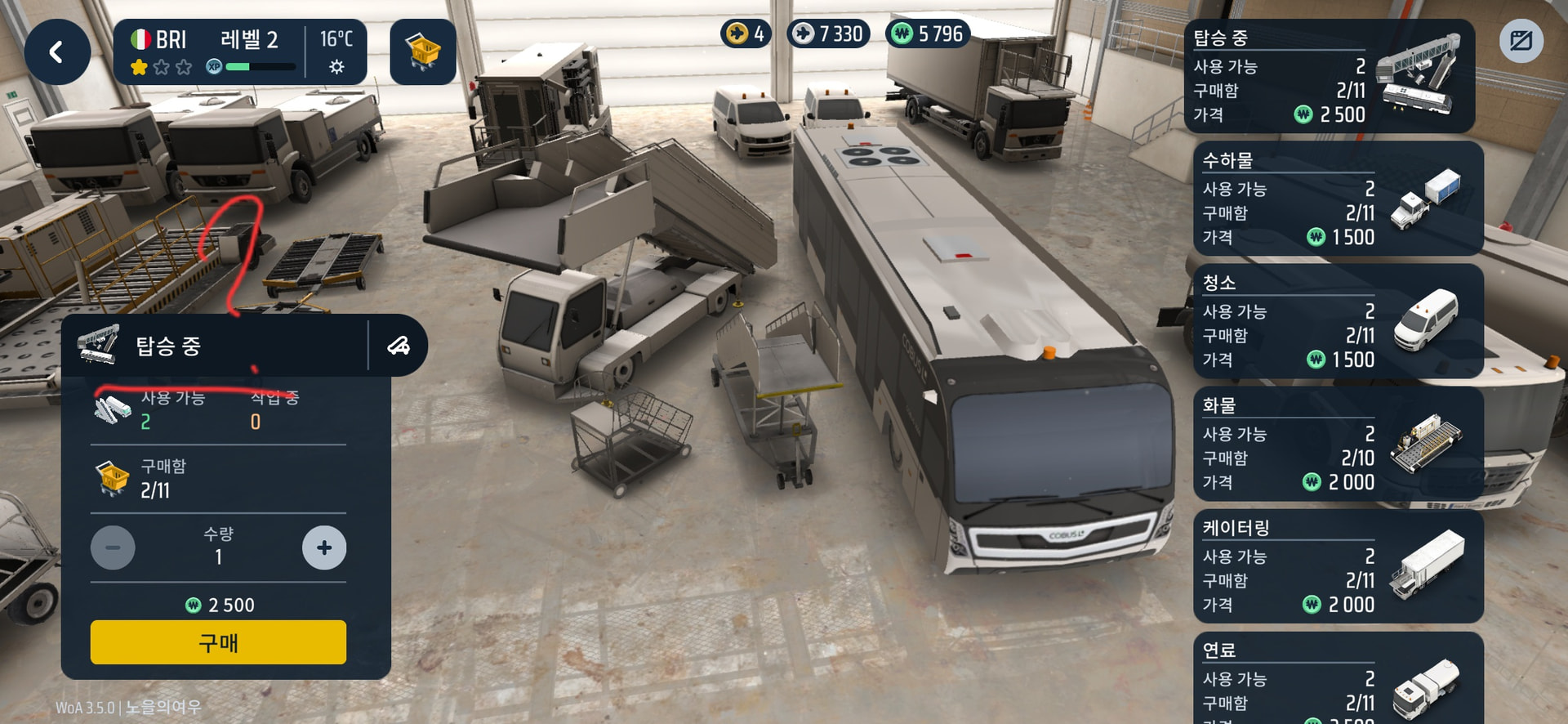Tap the golden plane currency counter
This screenshot has width=1568, height=724.
pyautogui.click(x=746, y=34)
